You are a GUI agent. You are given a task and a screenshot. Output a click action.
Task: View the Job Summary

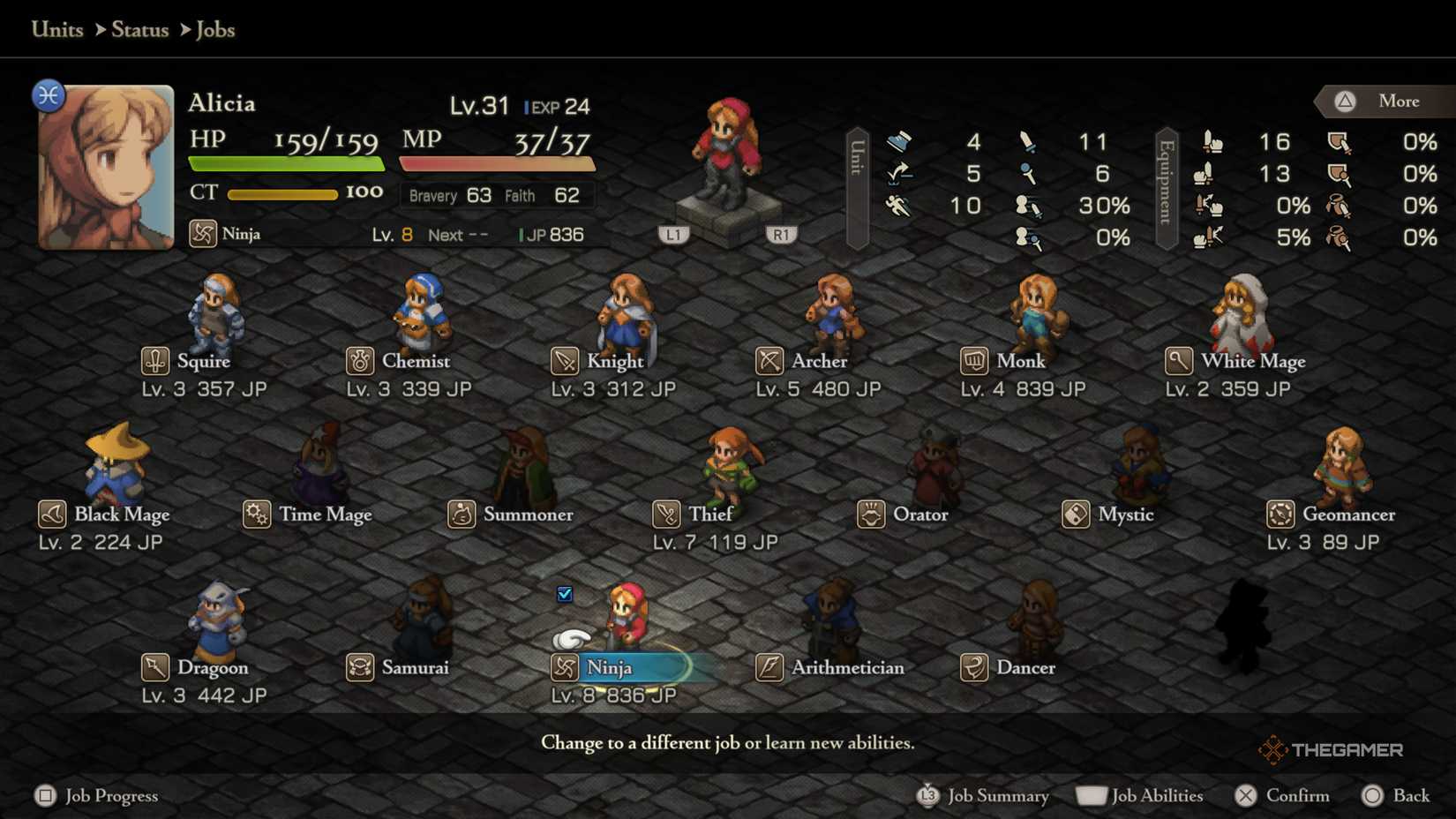(x=982, y=795)
